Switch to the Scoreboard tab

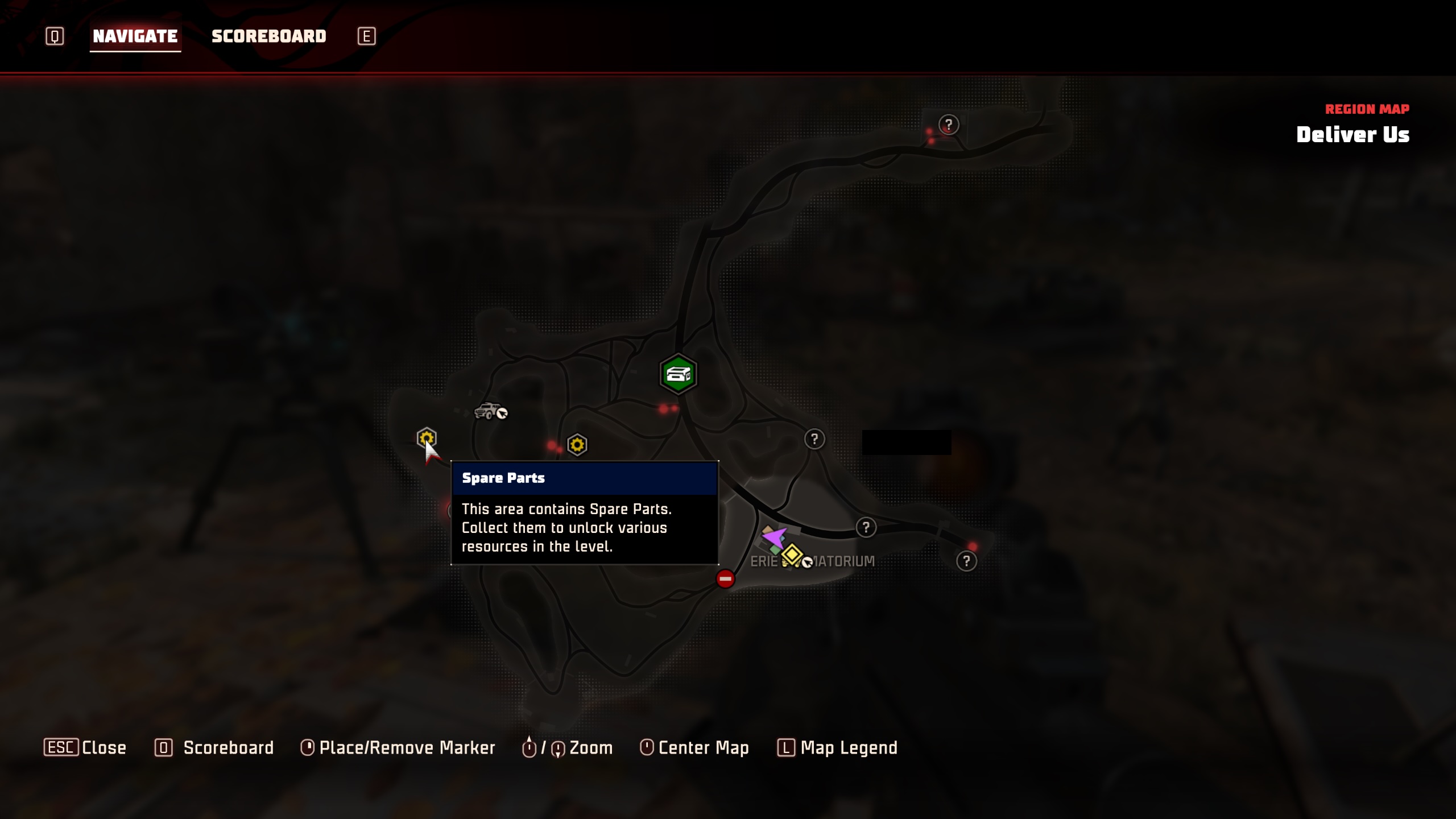tap(268, 36)
